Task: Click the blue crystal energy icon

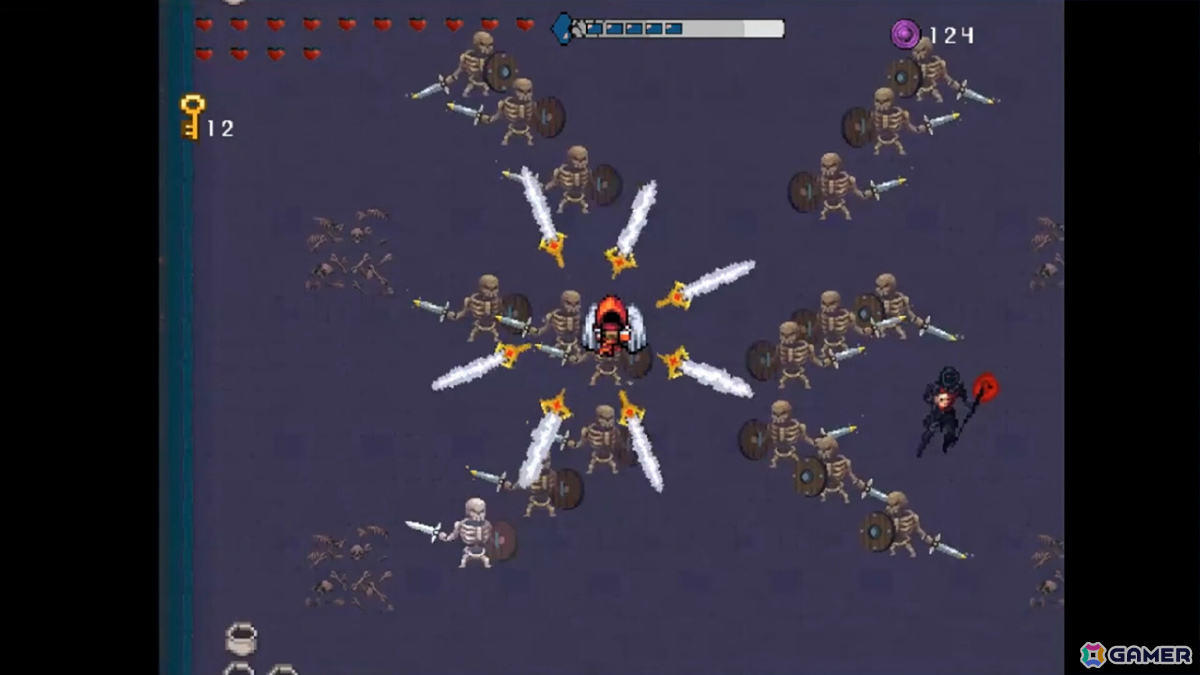Action: [x=564, y=28]
